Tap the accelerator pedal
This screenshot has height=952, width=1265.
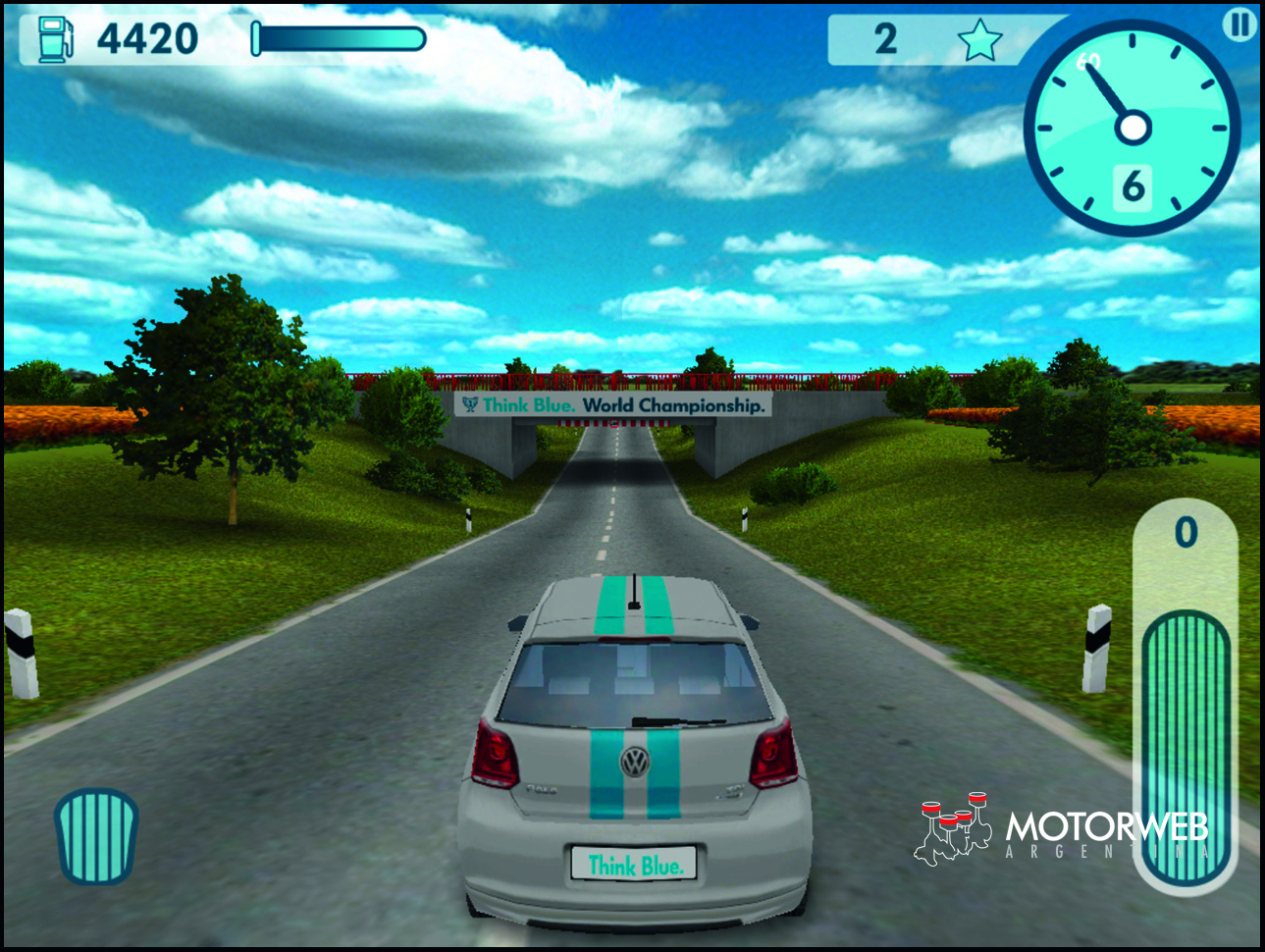1186,746
